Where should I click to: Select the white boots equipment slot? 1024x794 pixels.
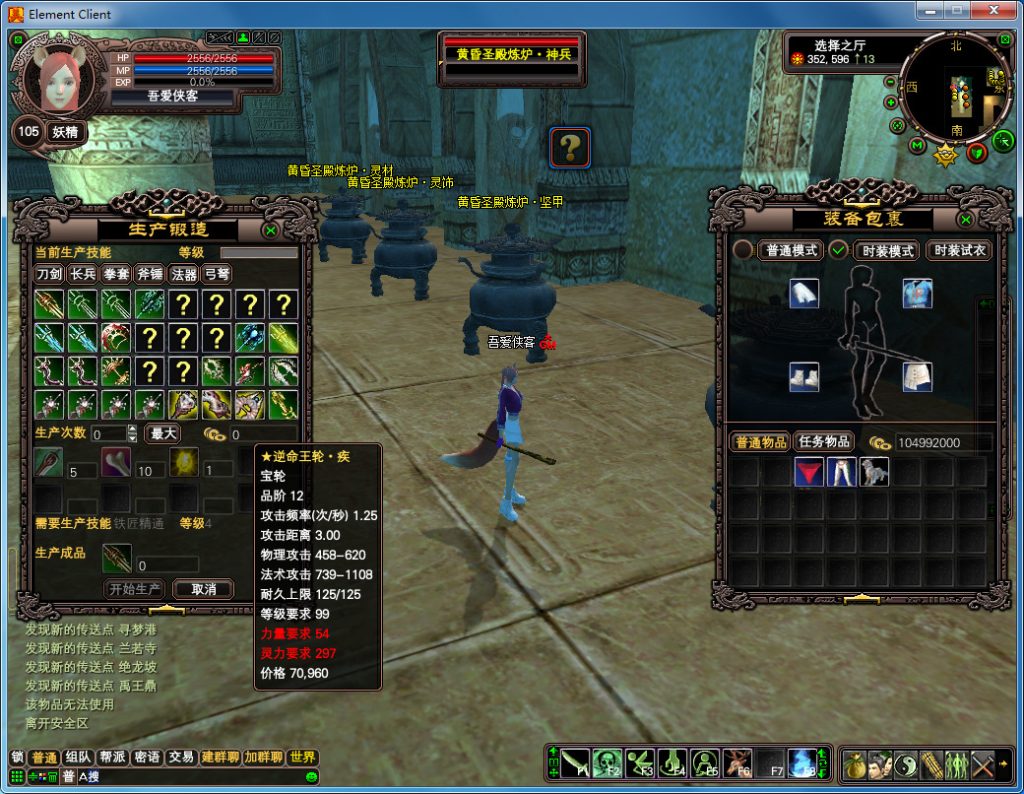(804, 376)
